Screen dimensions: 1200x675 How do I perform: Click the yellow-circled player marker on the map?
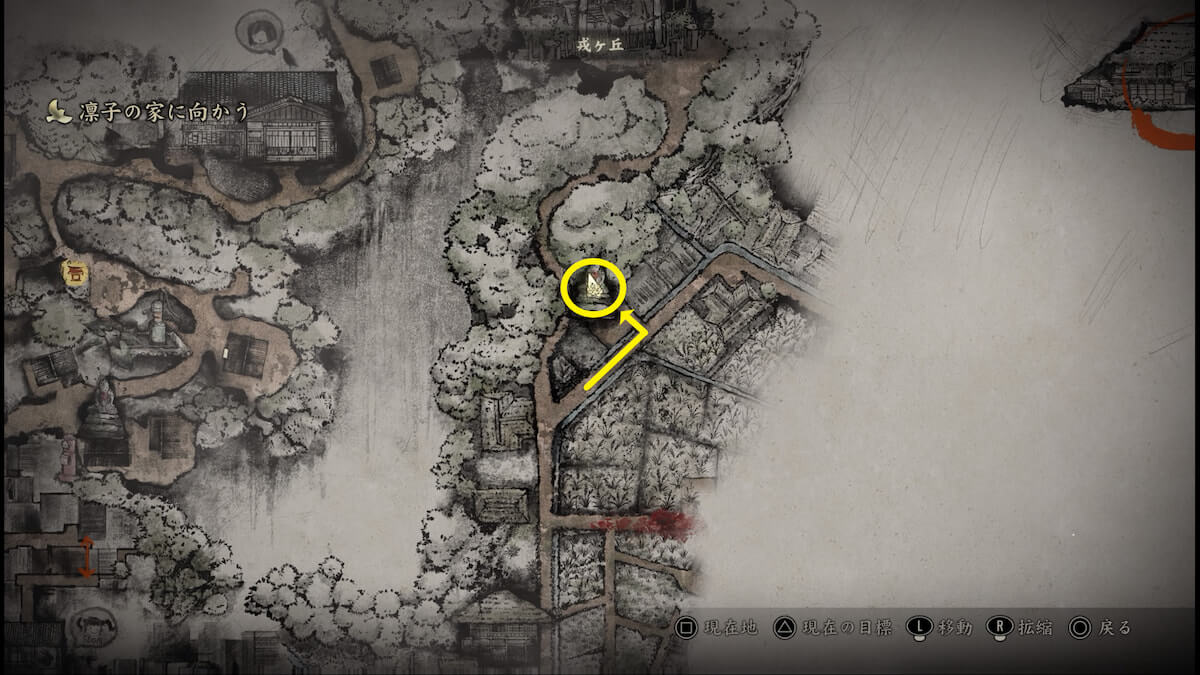[594, 288]
